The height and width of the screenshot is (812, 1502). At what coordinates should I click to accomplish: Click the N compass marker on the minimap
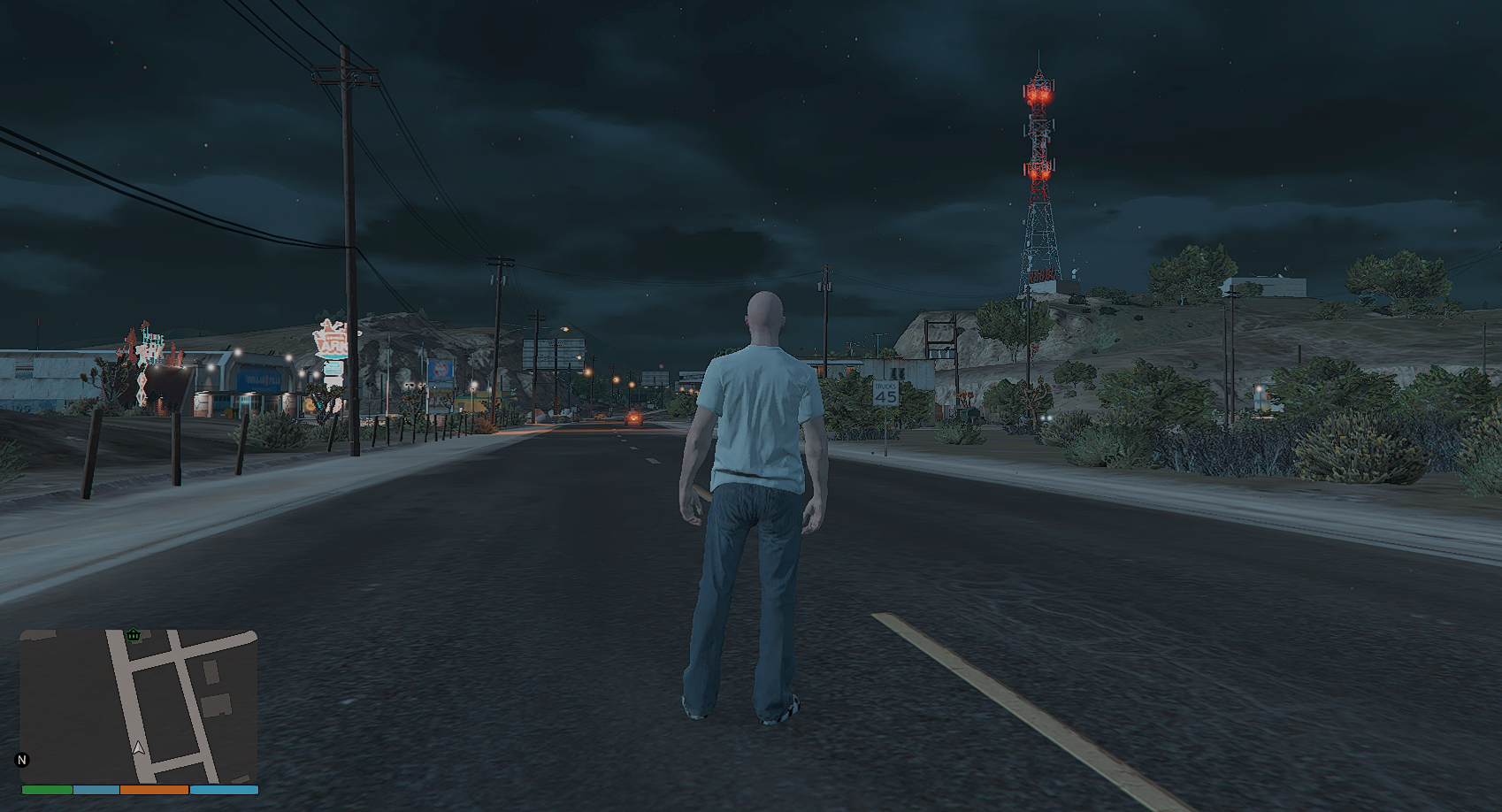point(21,760)
